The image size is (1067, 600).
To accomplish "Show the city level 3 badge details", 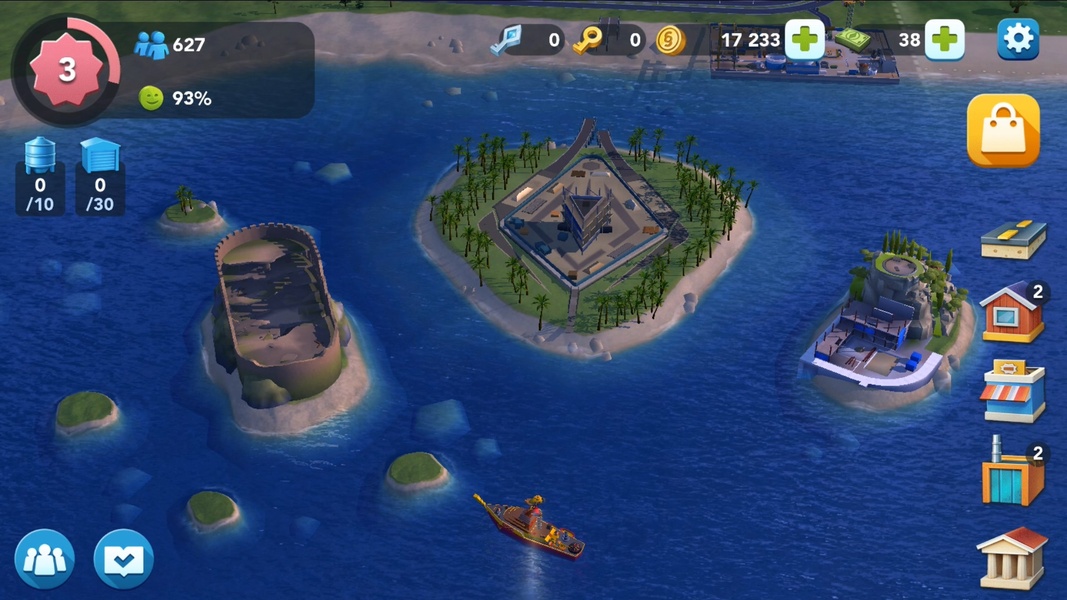I will point(66,69).
